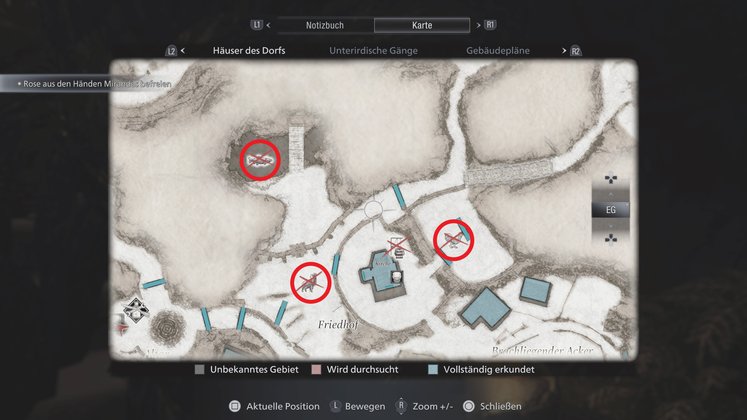Select the crossed-out bird marker on map
Screen dimensions: 747x420
(x=453, y=240)
